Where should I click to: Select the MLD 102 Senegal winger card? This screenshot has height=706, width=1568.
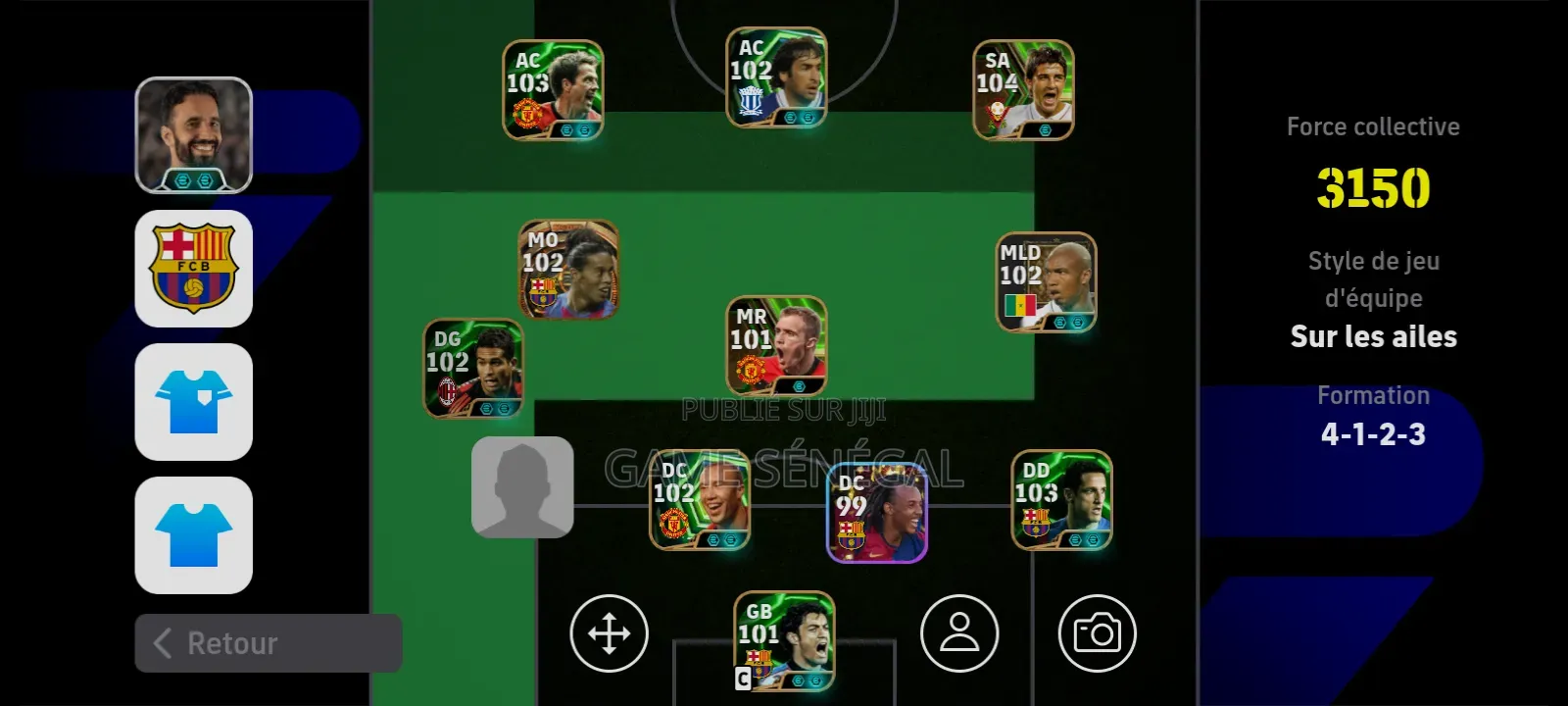click(x=1046, y=281)
